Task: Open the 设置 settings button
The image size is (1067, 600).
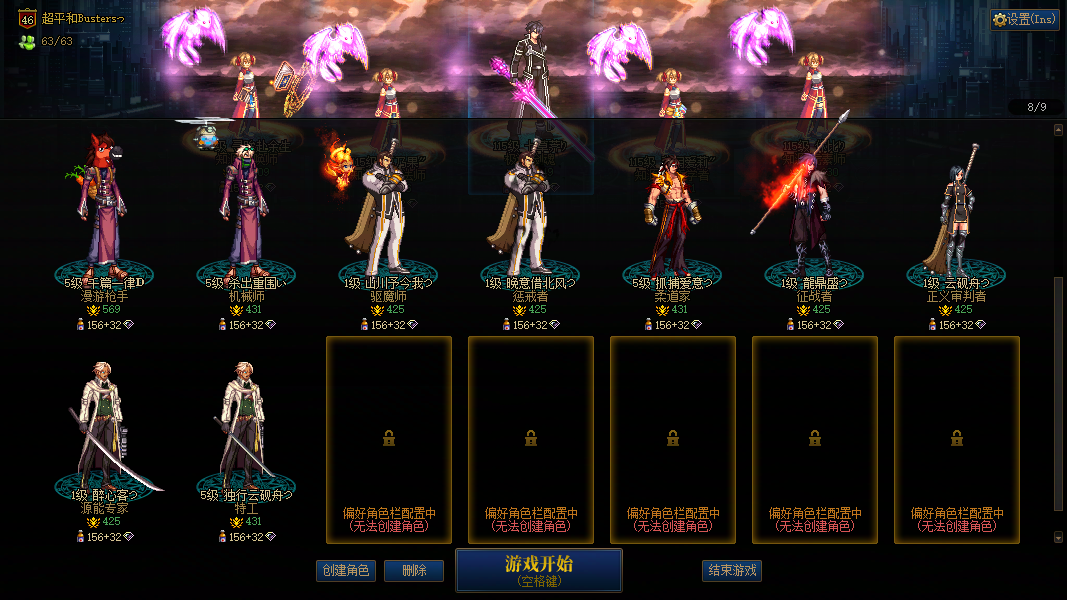Action: [1025, 19]
